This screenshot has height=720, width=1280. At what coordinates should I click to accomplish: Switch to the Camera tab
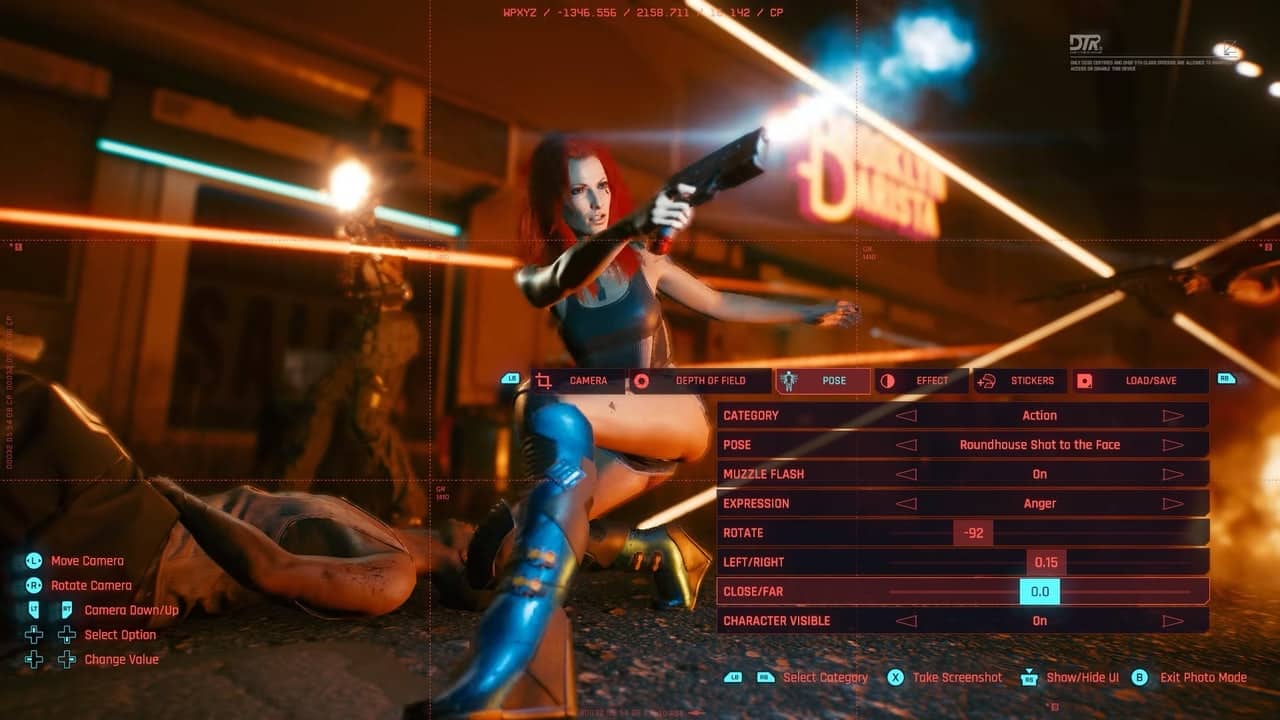[x=577, y=381]
